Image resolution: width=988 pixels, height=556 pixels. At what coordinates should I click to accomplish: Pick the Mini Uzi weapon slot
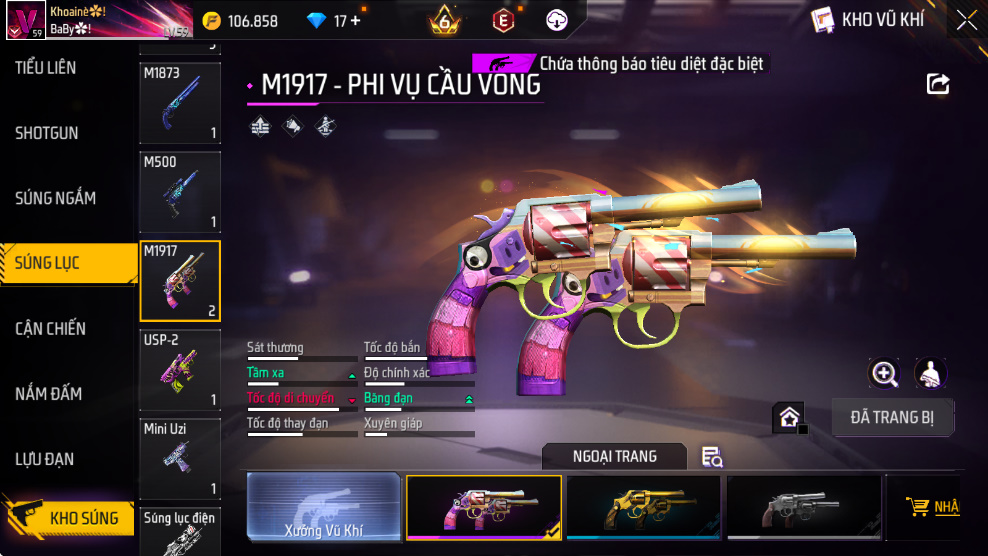tap(180, 458)
